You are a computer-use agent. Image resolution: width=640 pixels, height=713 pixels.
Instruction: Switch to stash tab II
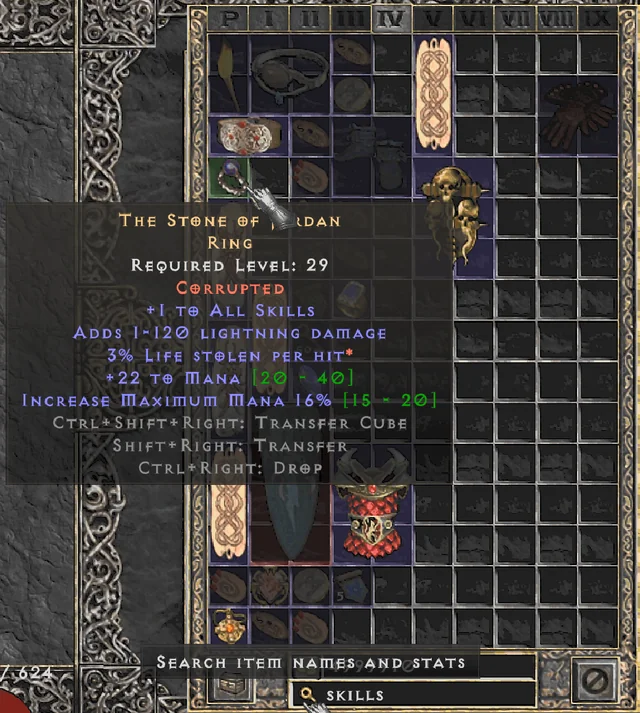click(x=310, y=18)
